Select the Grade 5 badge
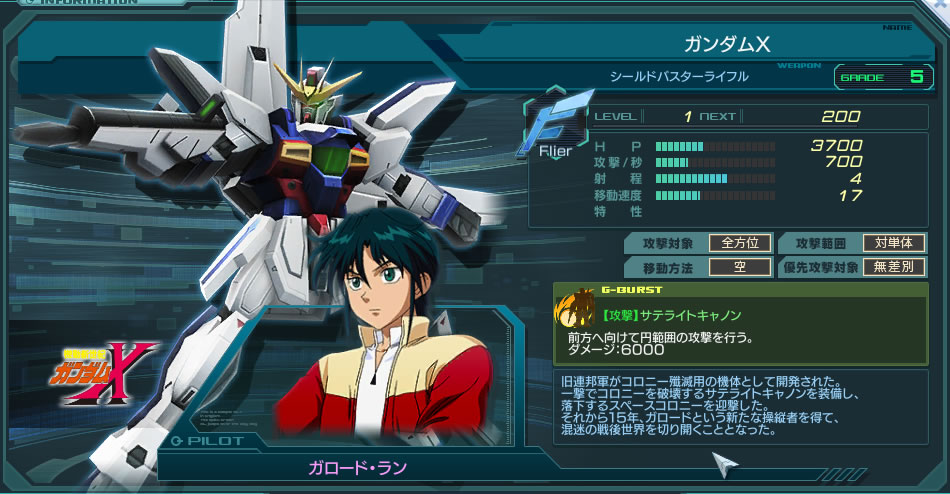Screen dimensions: 950x494 pos(880,76)
